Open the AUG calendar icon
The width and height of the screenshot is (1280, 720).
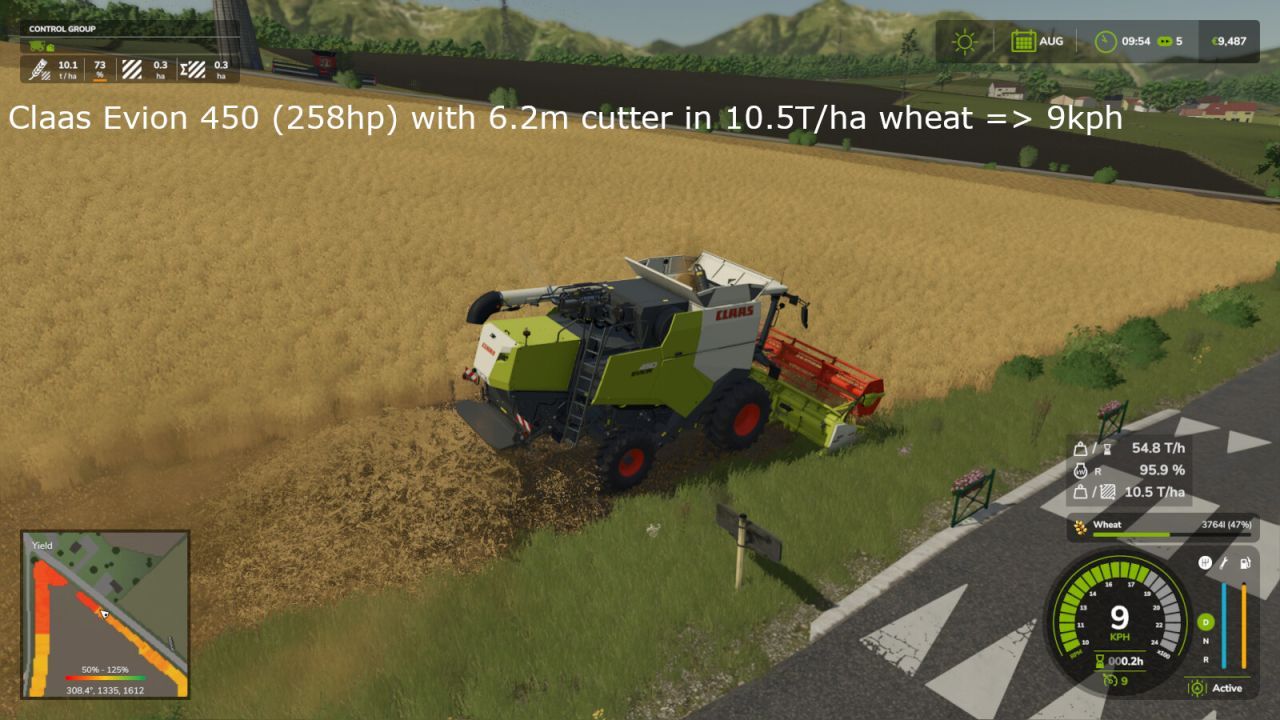tap(1022, 42)
